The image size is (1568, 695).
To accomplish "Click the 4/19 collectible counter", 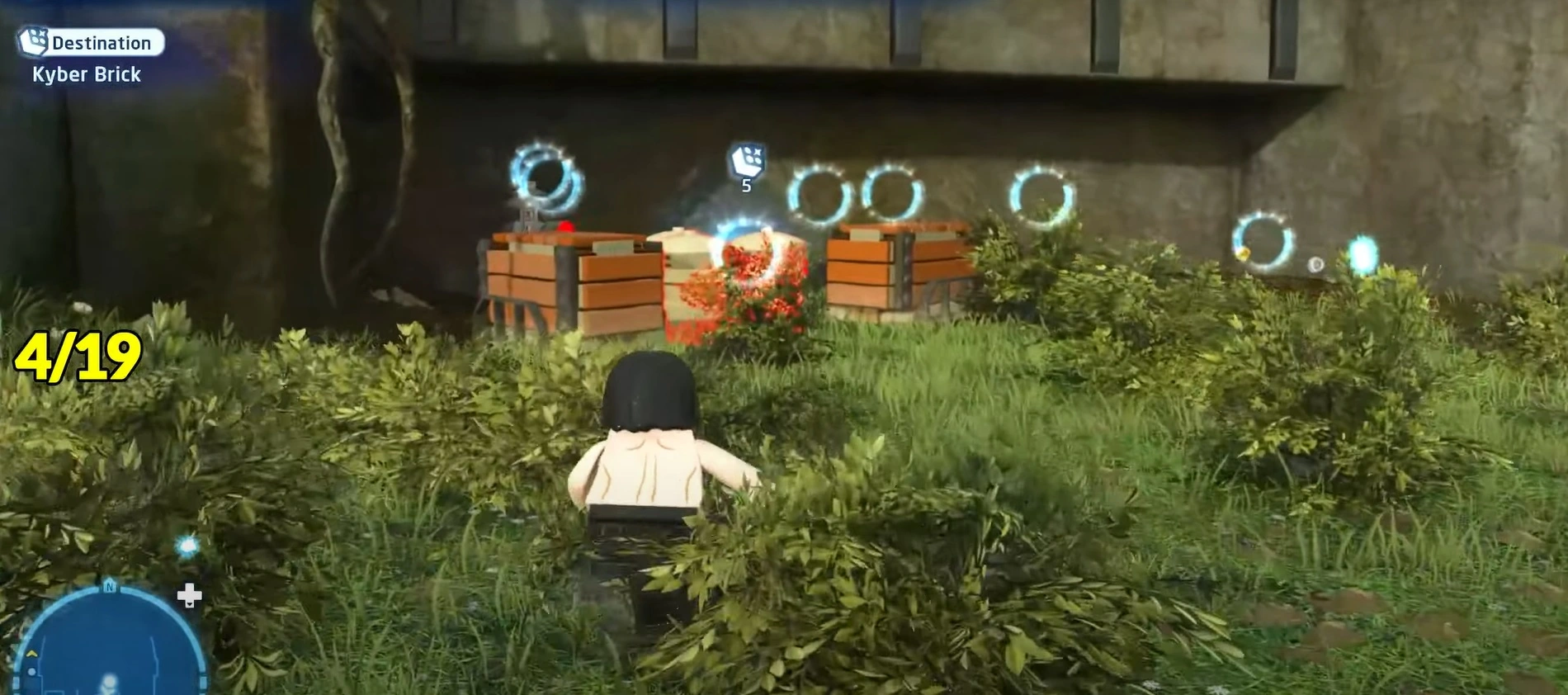I will [77, 355].
